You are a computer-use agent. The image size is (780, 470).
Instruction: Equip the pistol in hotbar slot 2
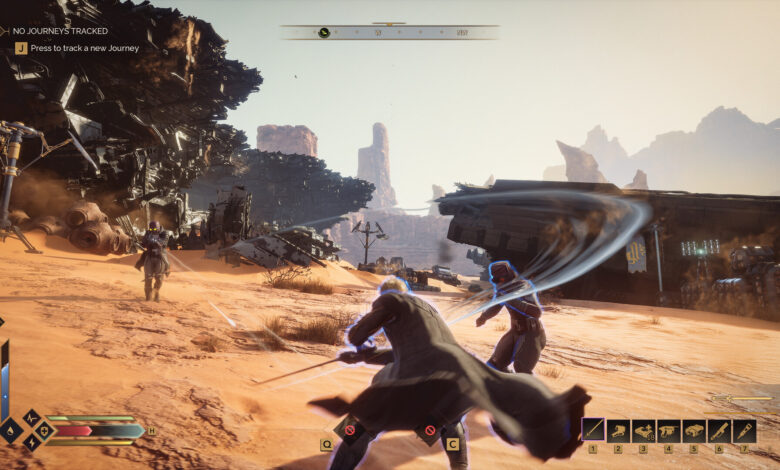[618, 430]
